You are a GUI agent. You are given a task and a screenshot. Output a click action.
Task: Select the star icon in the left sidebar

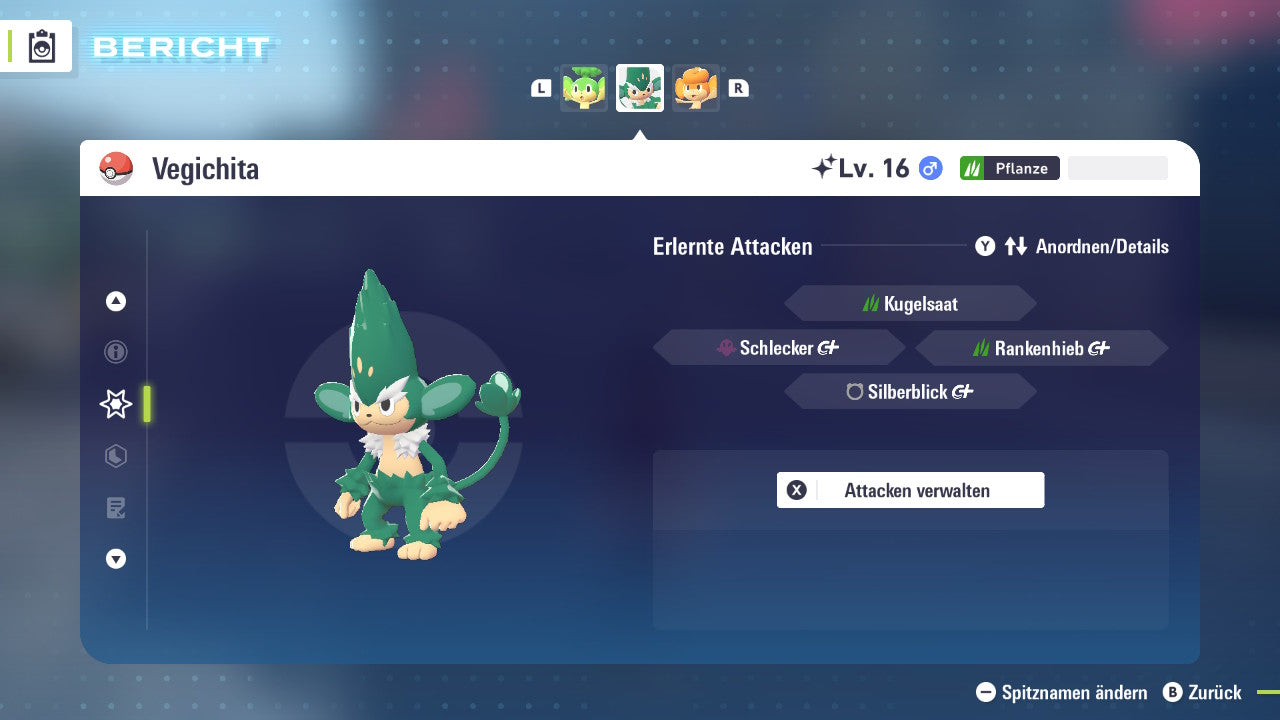pyautogui.click(x=115, y=404)
